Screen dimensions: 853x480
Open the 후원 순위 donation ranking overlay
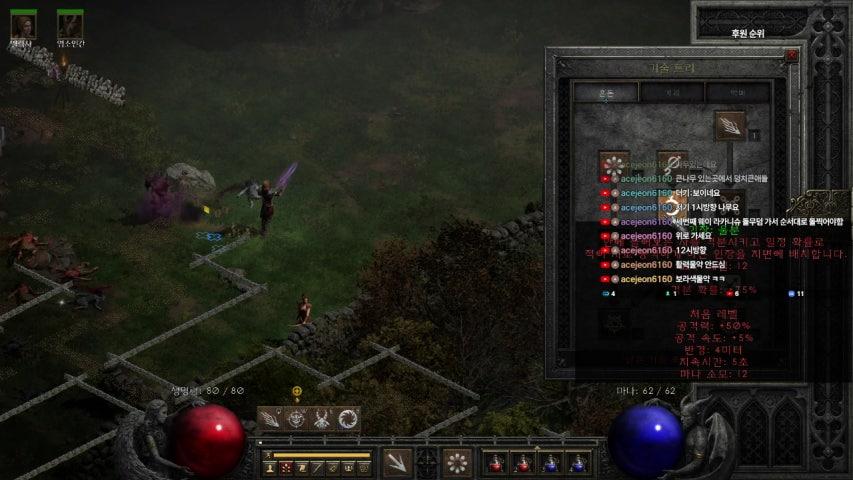click(x=747, y=33)
